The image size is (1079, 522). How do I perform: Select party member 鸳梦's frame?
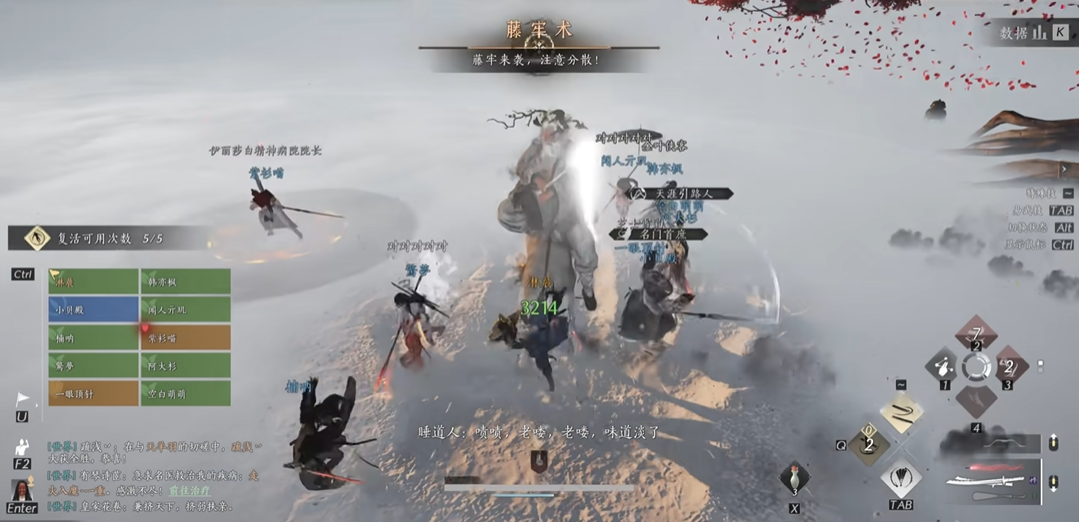tap(93, 366)
